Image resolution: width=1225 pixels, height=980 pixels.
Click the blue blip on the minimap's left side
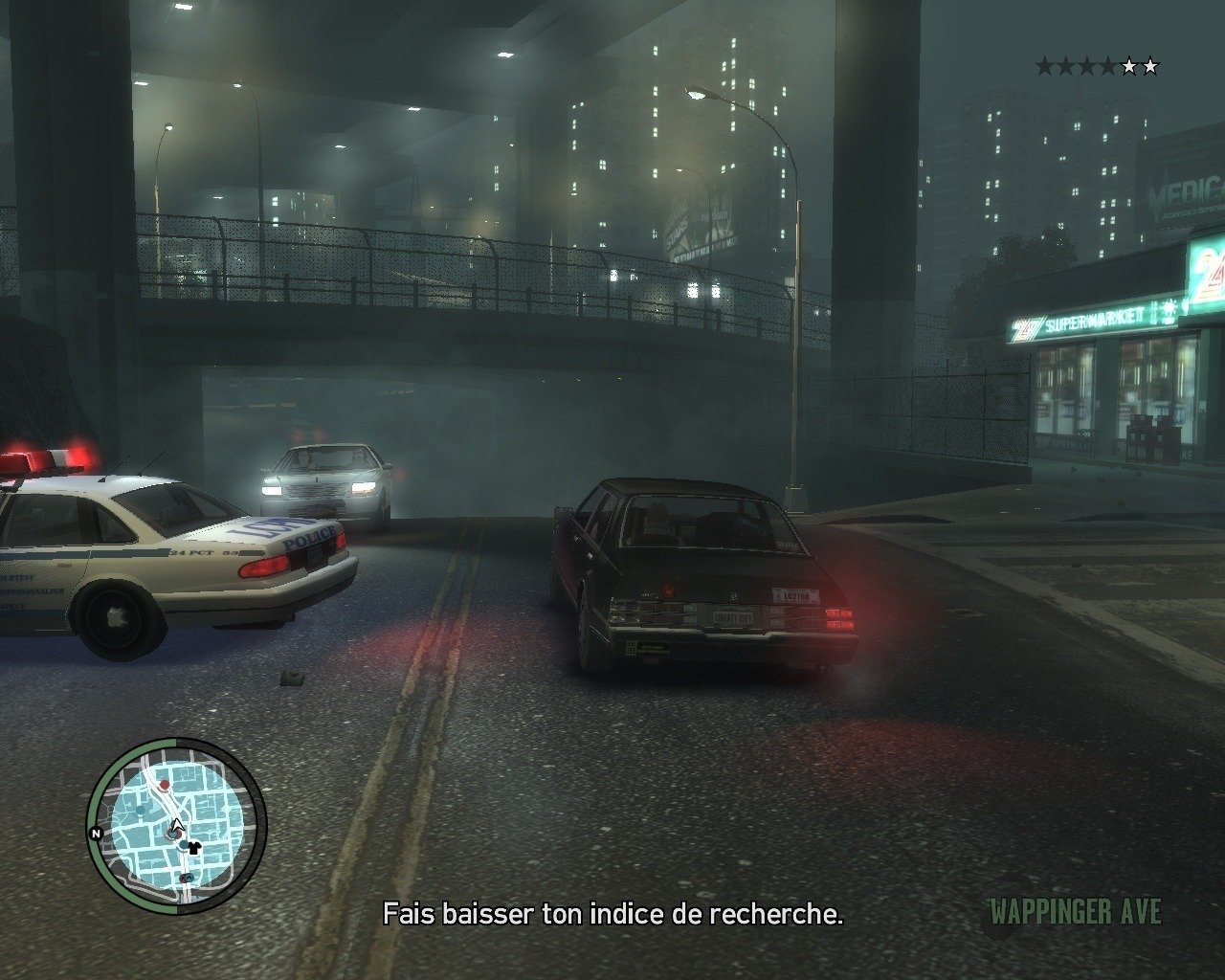click(x=140, y=811)
